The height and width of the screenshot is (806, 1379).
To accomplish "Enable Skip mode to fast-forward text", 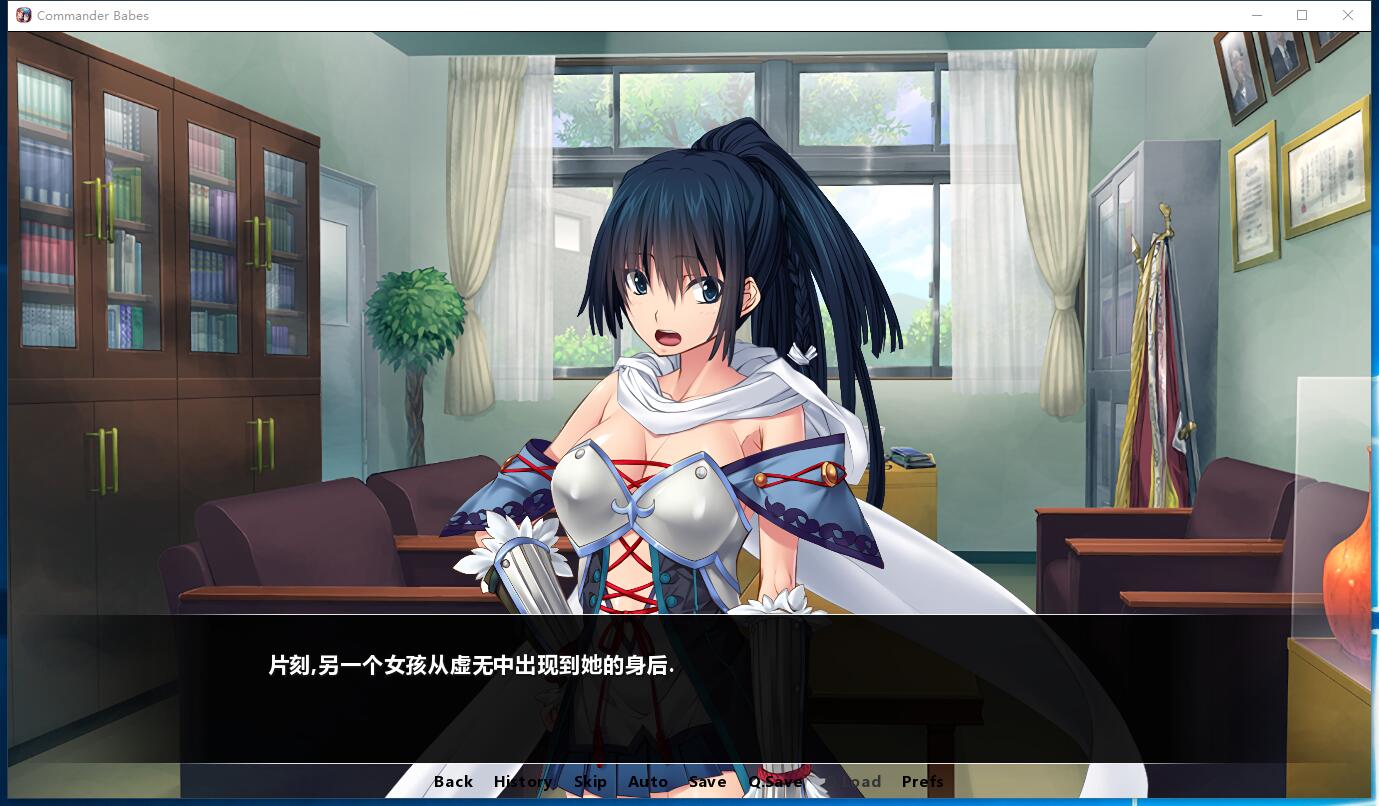I will click(x=590, y=781).
